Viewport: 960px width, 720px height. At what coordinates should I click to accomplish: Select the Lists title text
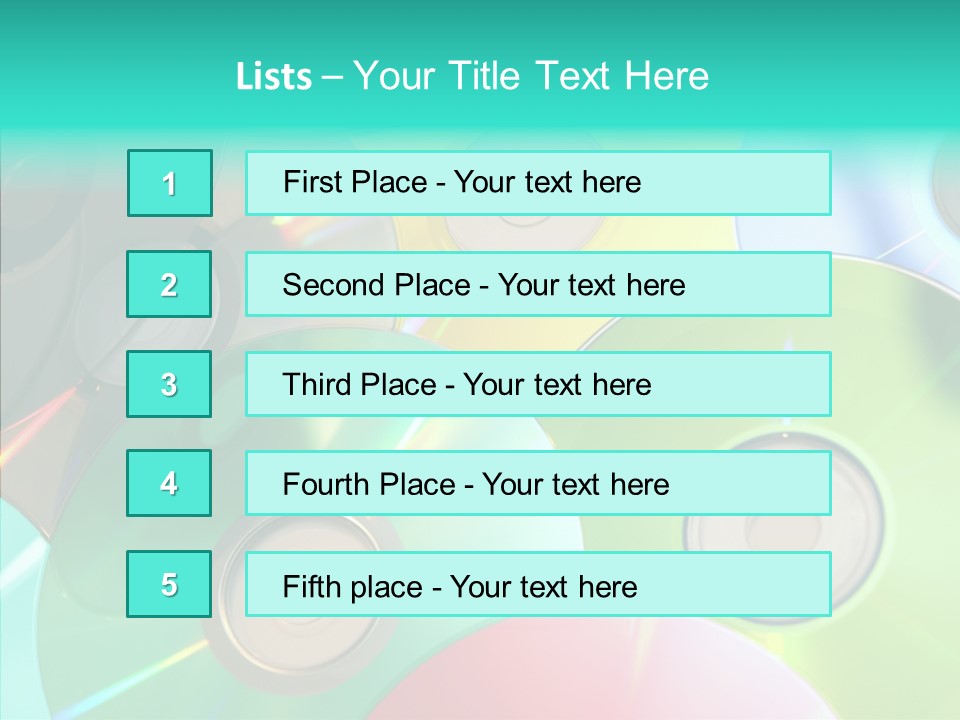coord(472,76)
